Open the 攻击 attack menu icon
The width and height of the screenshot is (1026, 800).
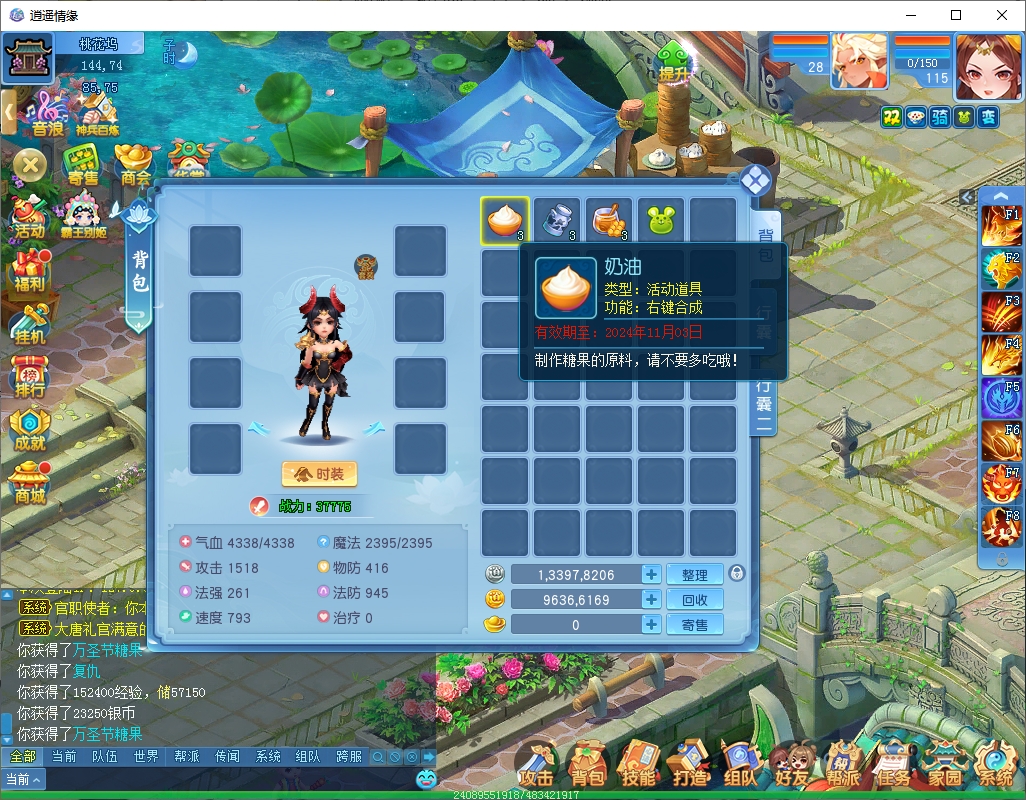pos(537,765)
